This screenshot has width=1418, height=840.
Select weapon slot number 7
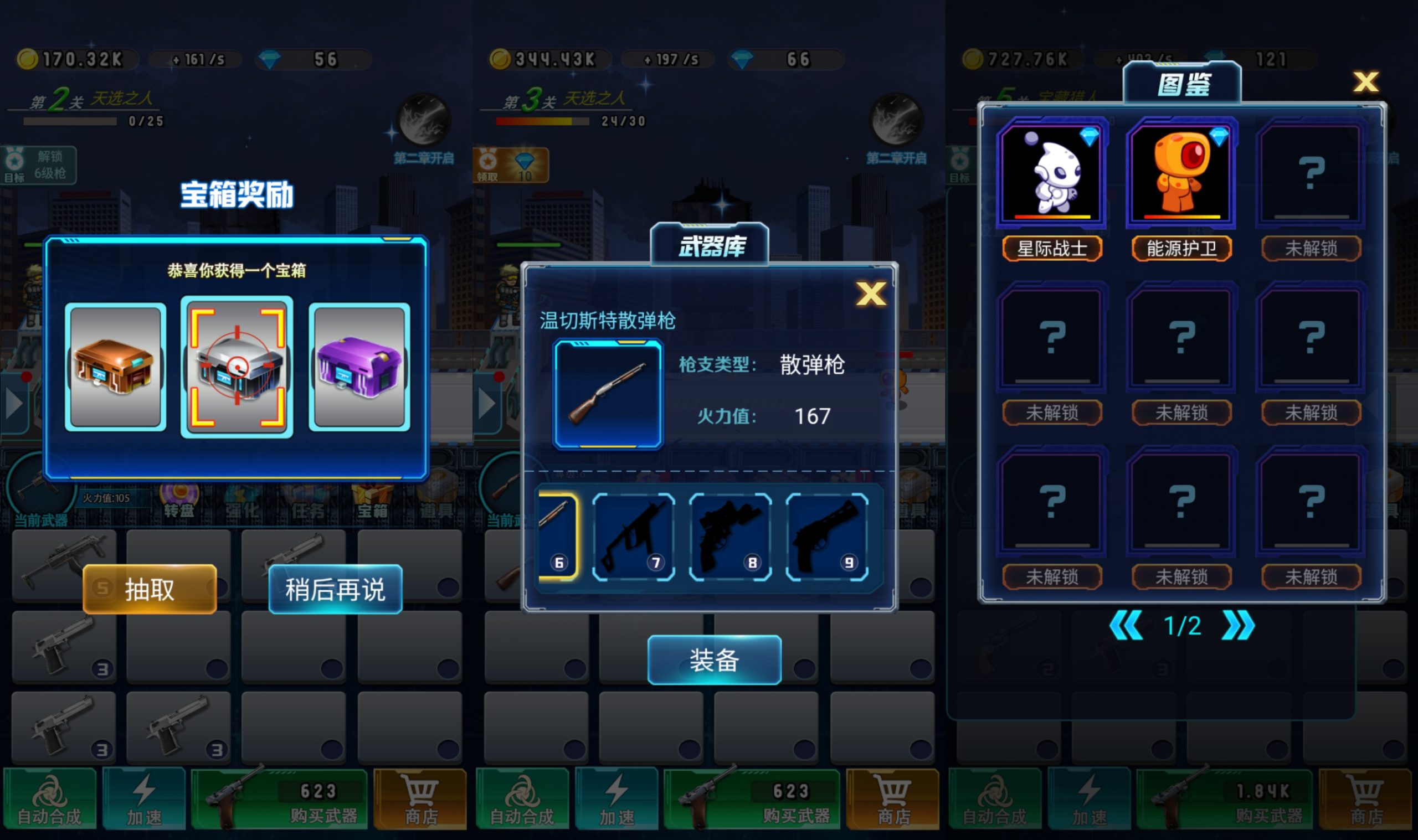tap(634, 537)
